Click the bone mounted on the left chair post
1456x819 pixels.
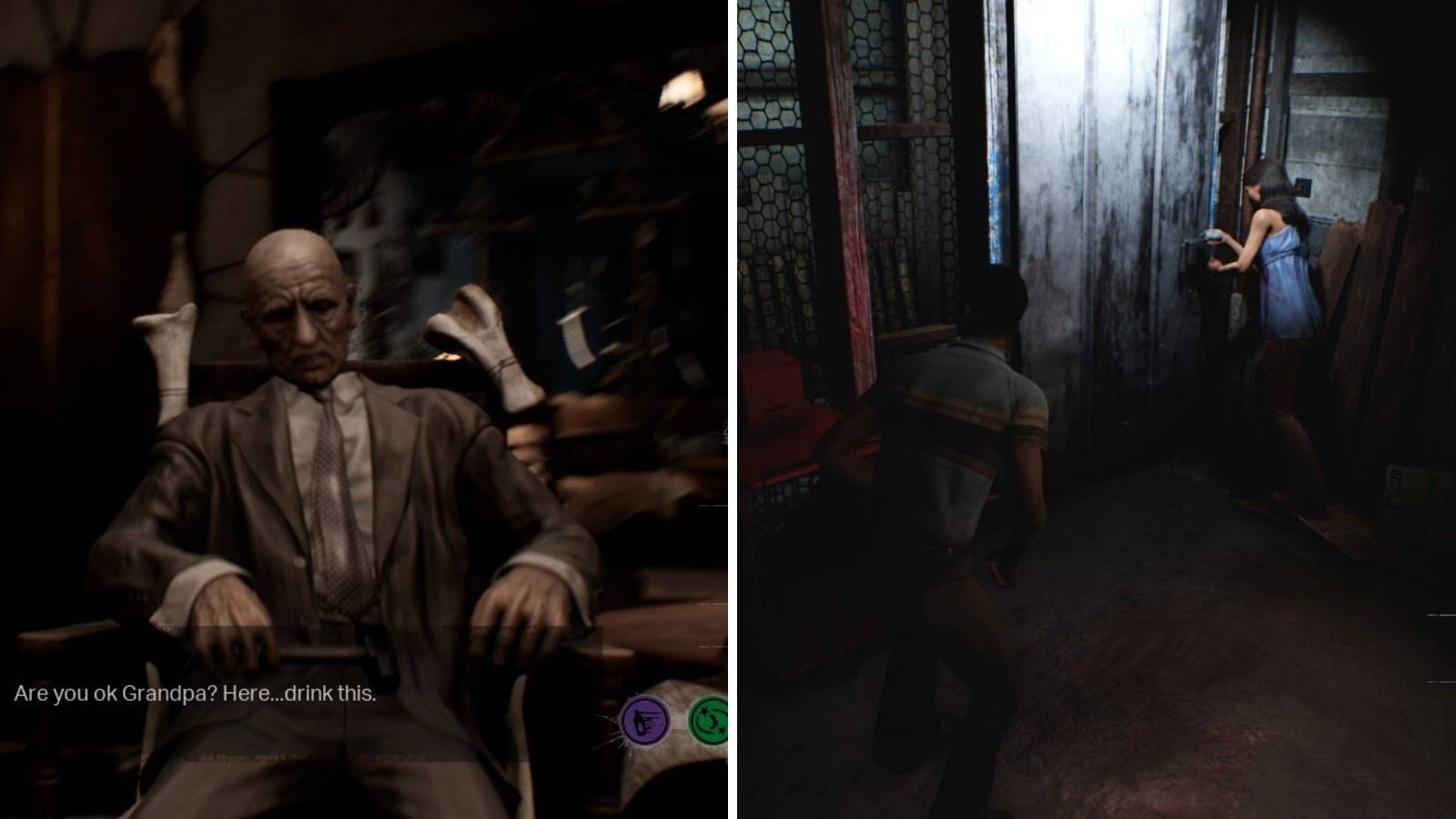click(169, 346)
